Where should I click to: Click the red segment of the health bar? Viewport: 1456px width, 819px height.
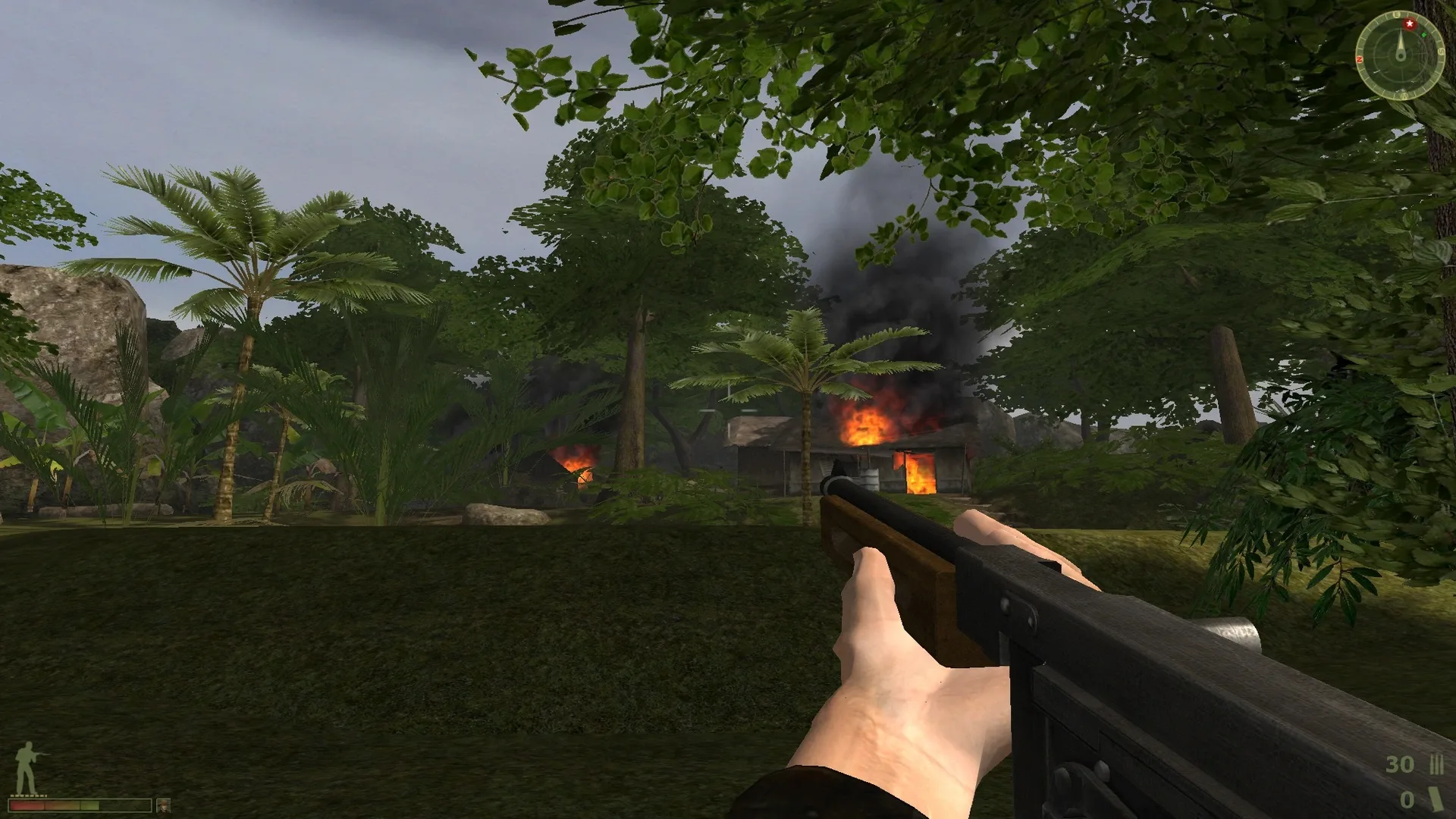26,805
